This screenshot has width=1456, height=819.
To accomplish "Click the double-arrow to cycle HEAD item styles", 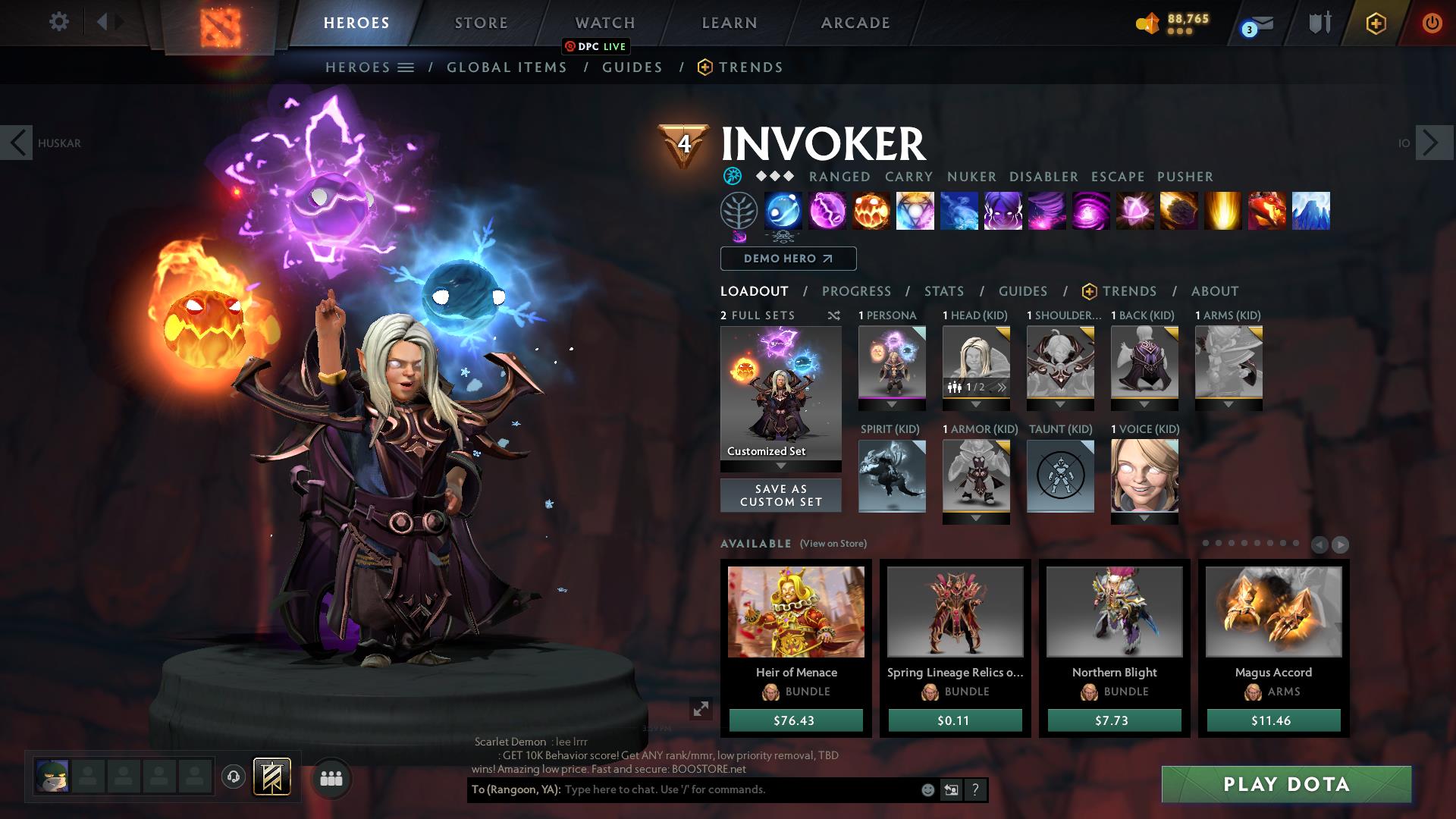I will click(x=1000, y=387).
